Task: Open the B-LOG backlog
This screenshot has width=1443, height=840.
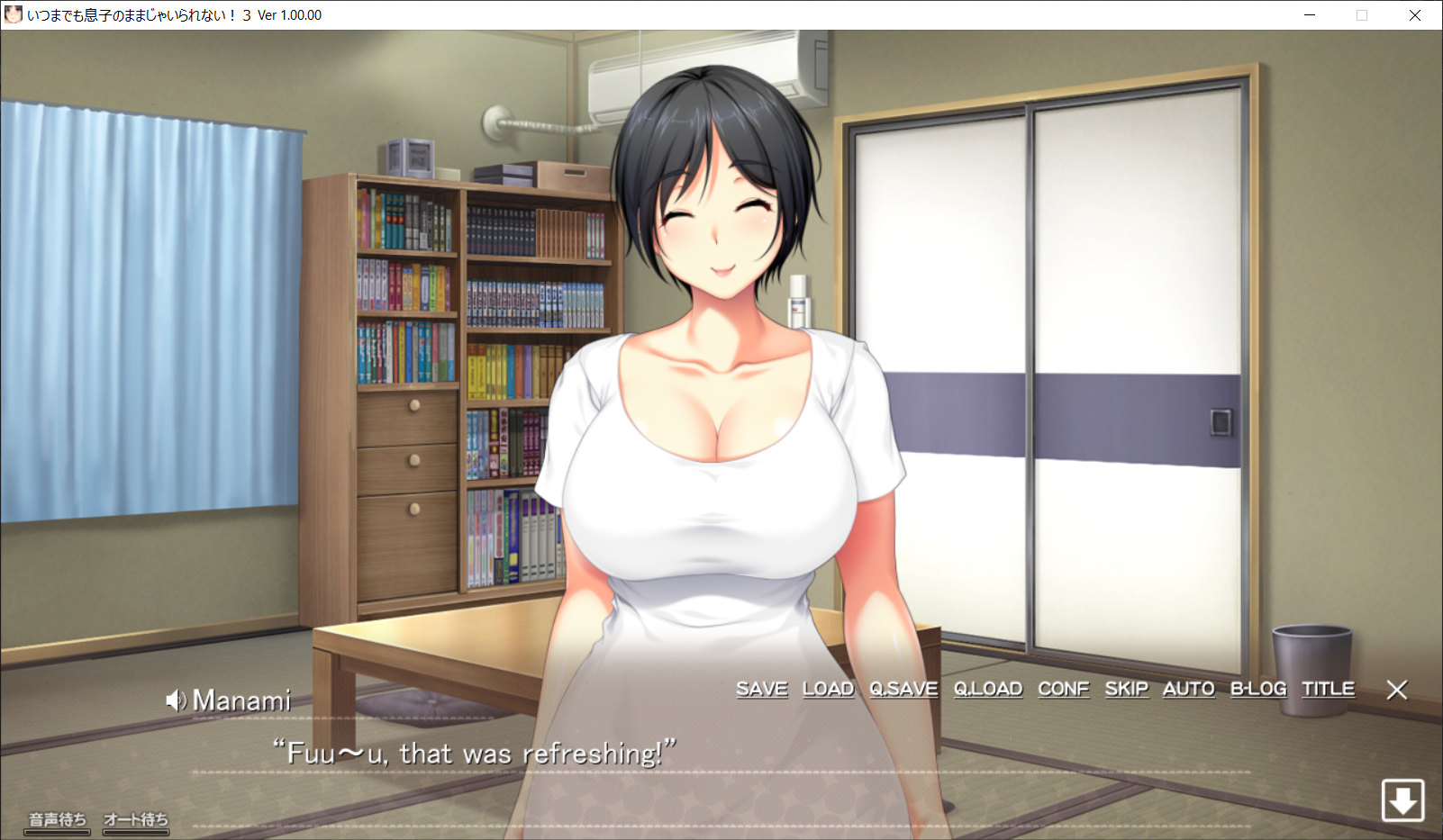Action: coord(1257,689)
